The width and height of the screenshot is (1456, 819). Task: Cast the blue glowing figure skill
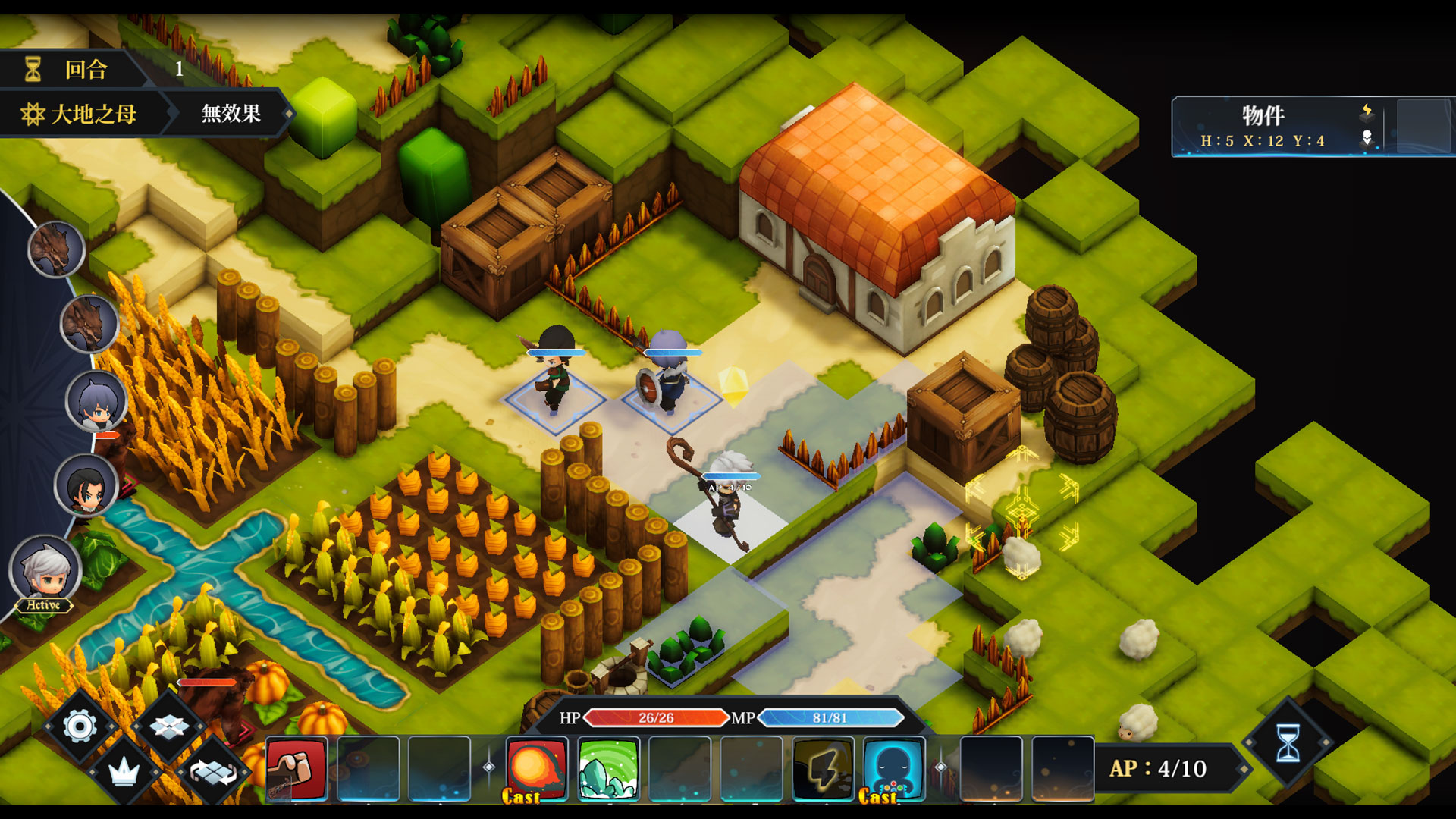tap(894, 768)
